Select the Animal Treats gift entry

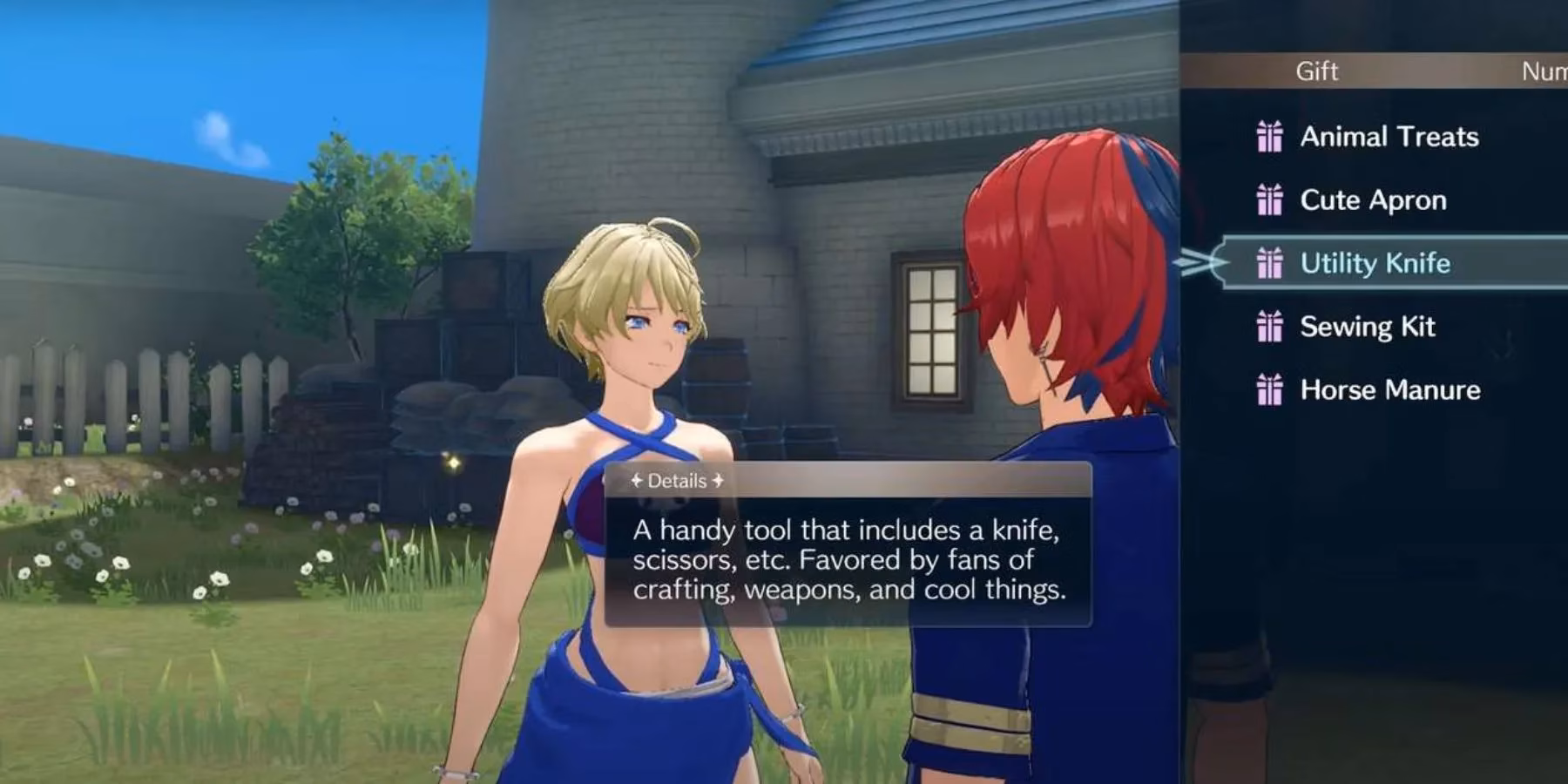click(x=1389, y=137)
